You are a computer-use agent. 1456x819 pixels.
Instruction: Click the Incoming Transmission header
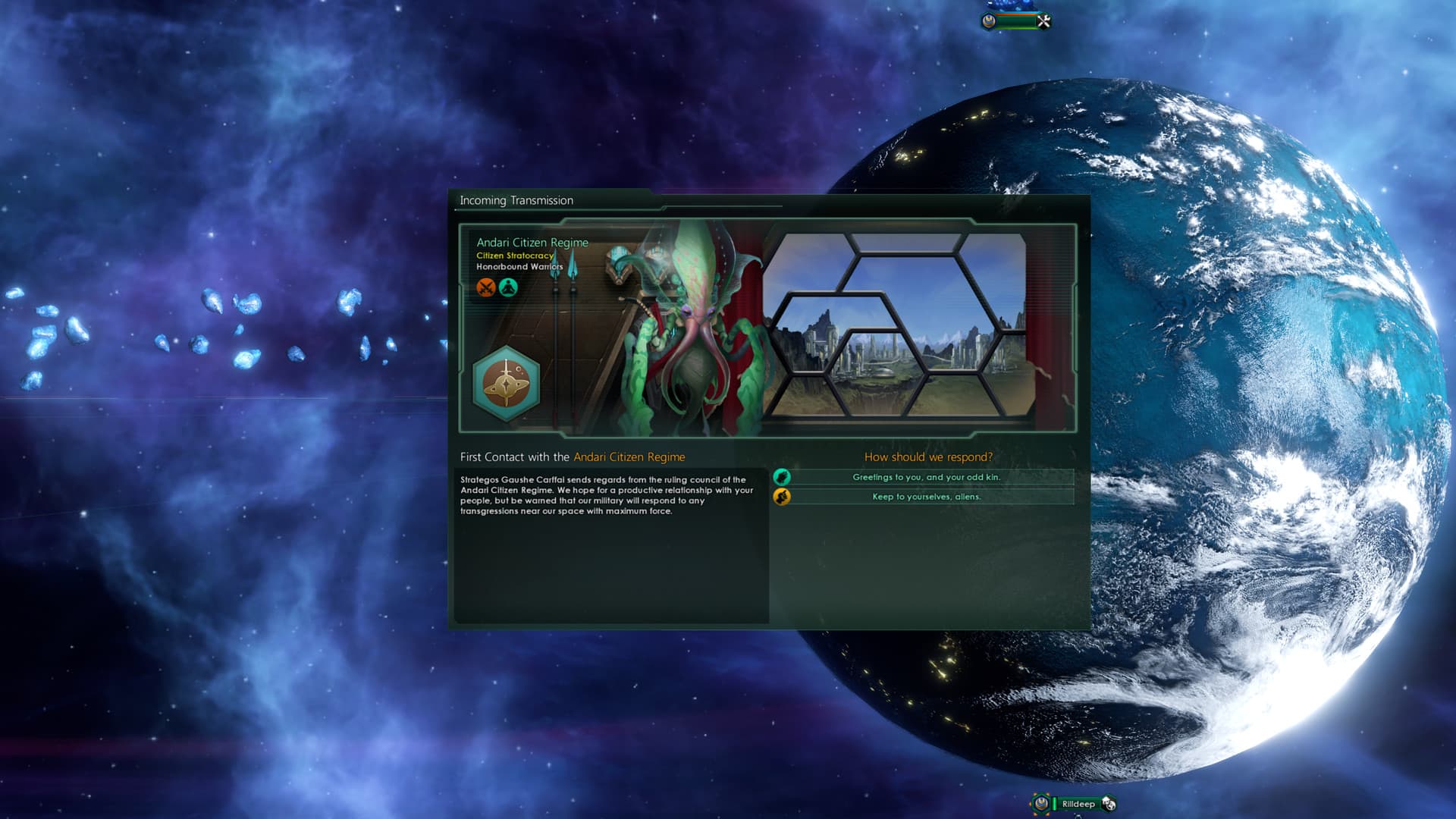click(x=516, y=200)
